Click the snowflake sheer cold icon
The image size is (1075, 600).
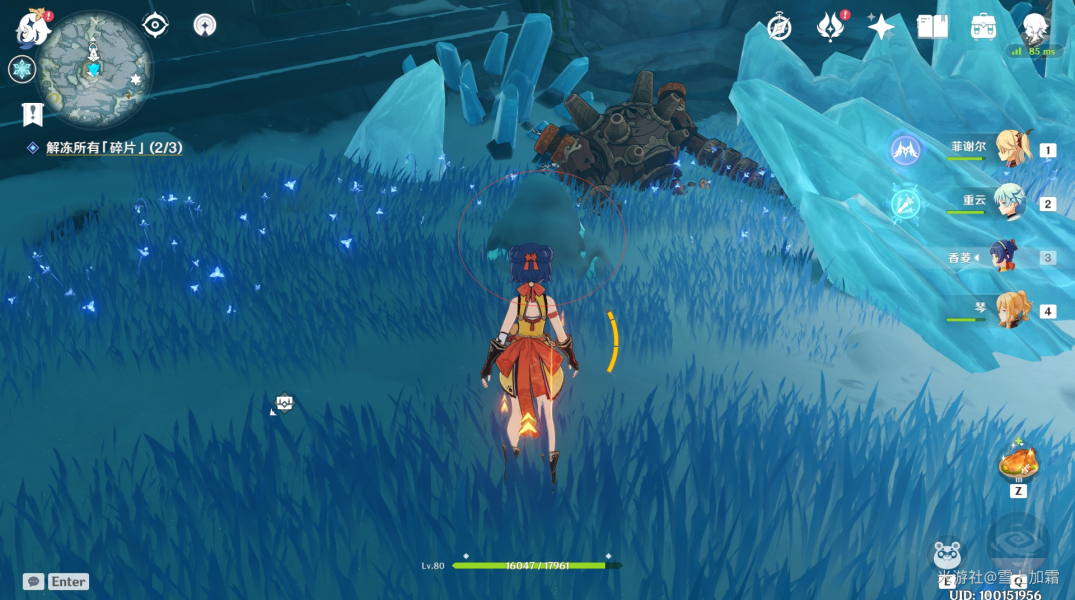(x=21, y=69)
